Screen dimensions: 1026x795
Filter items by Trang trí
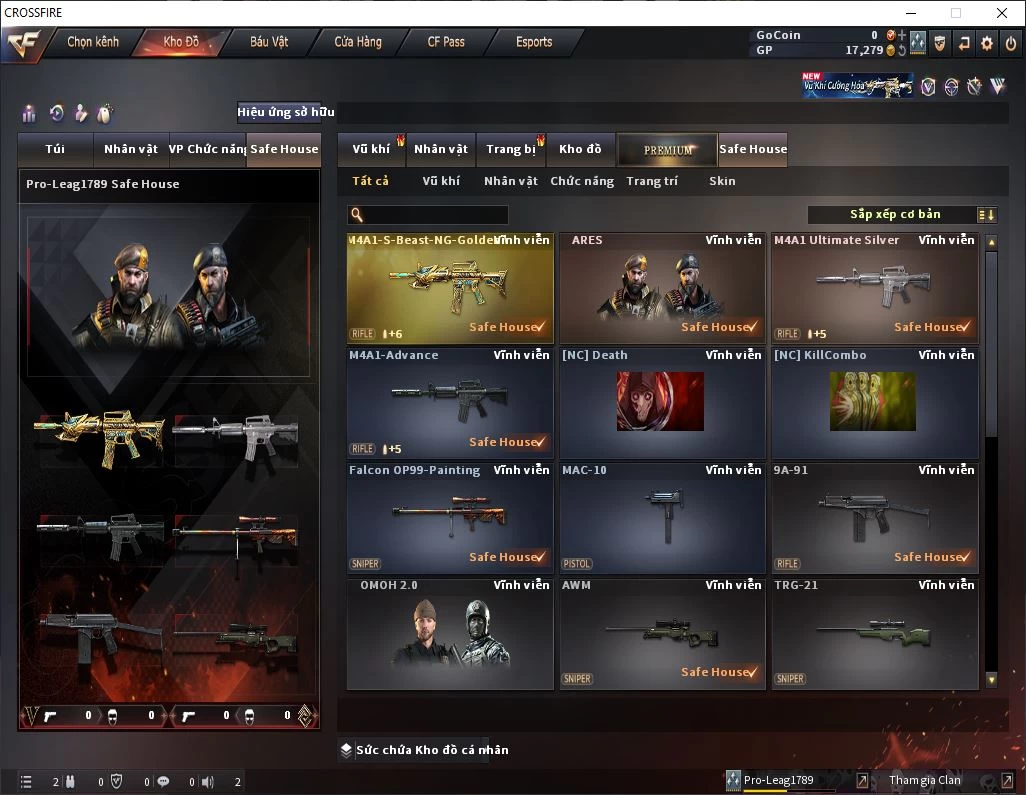coord(652,181)
